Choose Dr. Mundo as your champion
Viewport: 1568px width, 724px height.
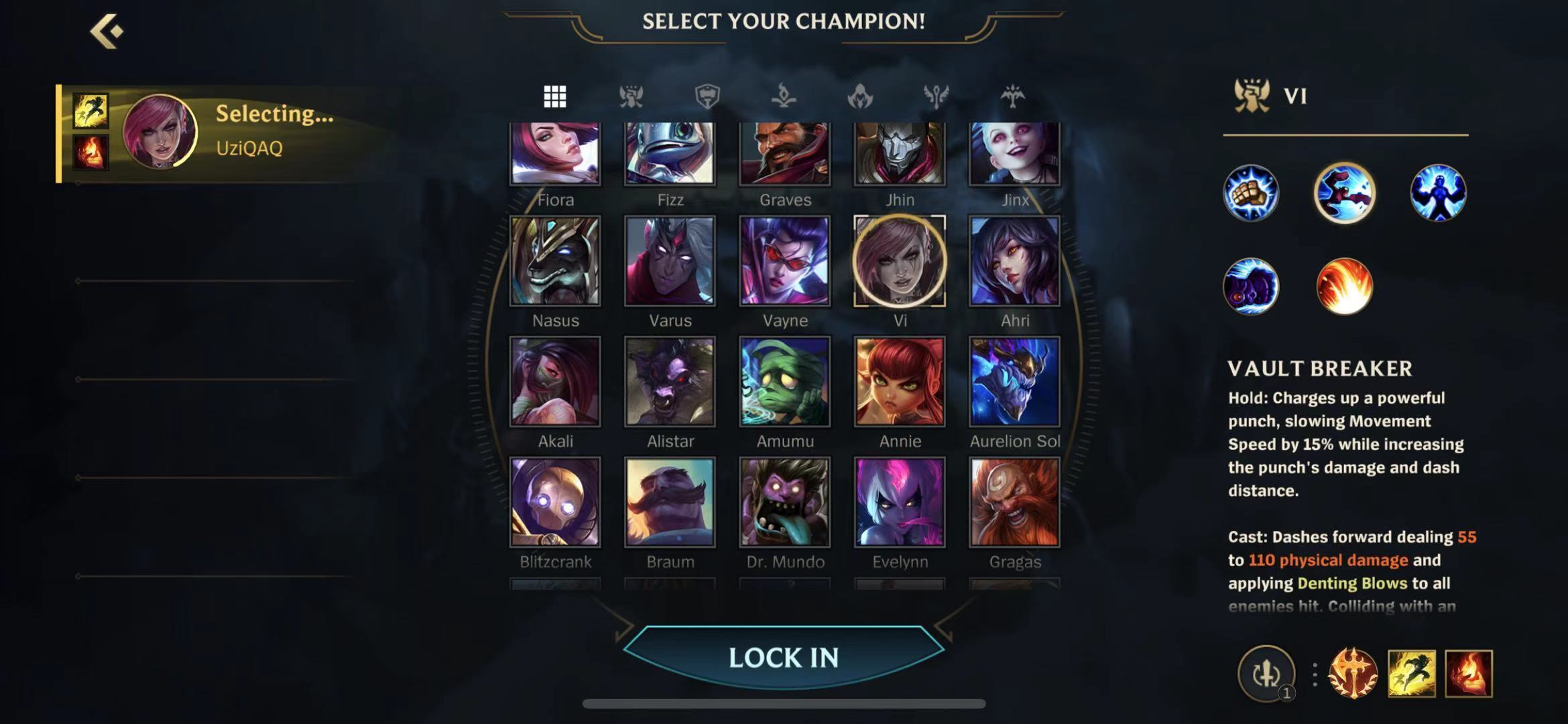tap(784, 502)
